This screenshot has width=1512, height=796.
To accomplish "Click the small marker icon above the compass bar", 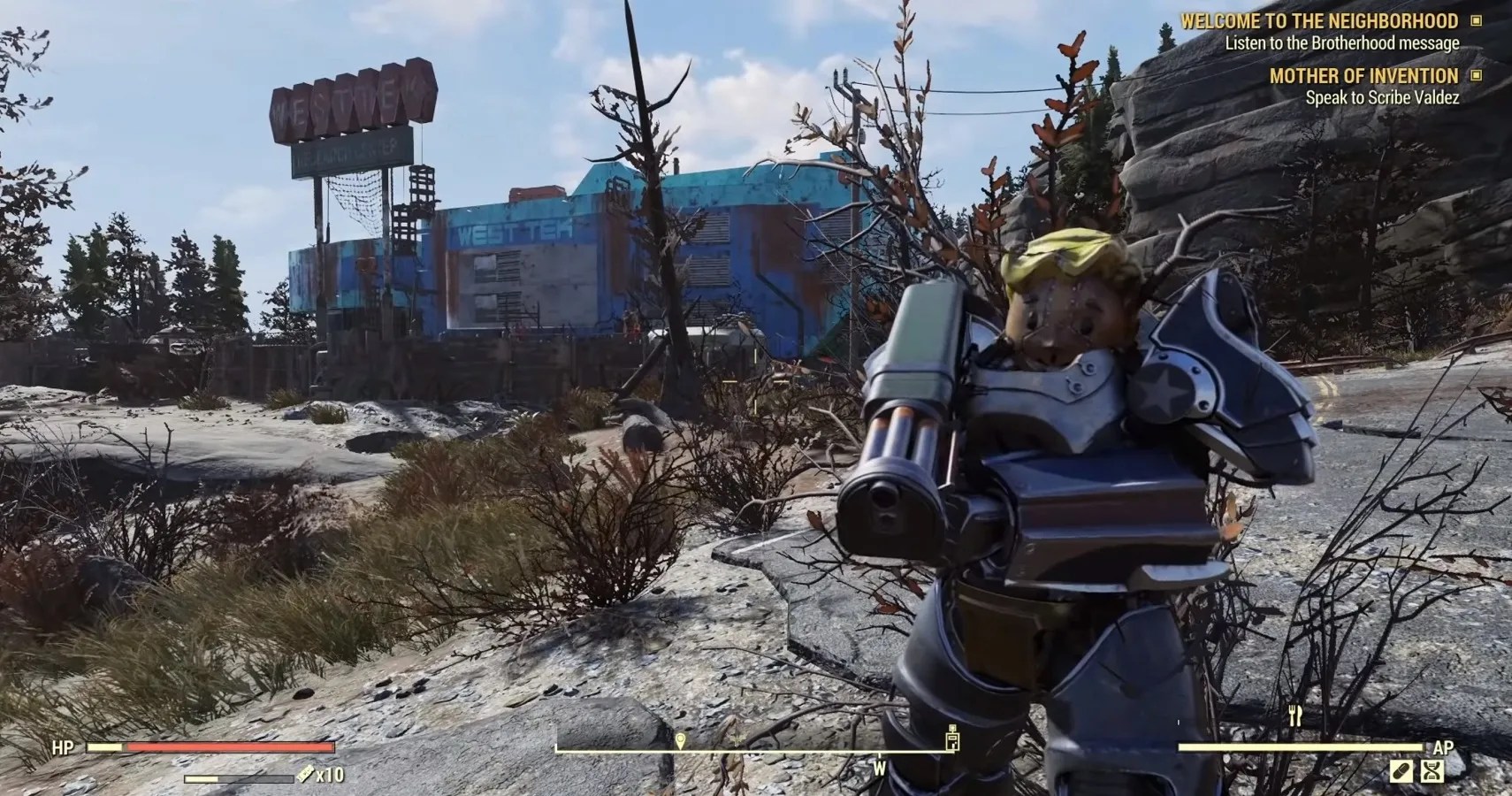I will [953, 728].
